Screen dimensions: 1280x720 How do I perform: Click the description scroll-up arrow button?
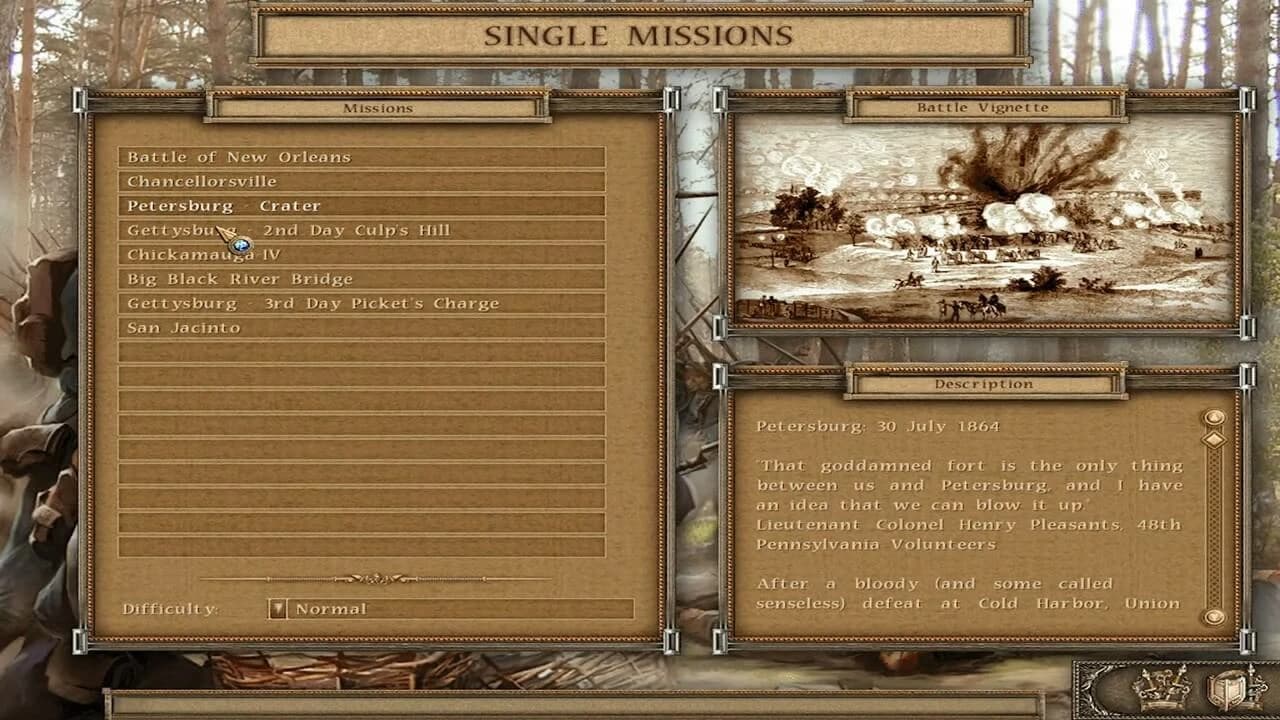click(x=1214, y=417)
